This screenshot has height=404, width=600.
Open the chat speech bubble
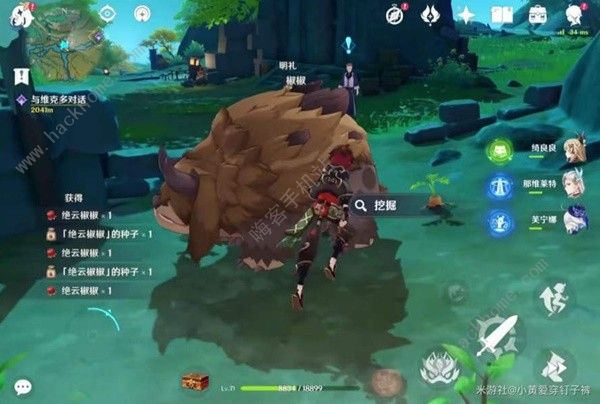(22, 386)
